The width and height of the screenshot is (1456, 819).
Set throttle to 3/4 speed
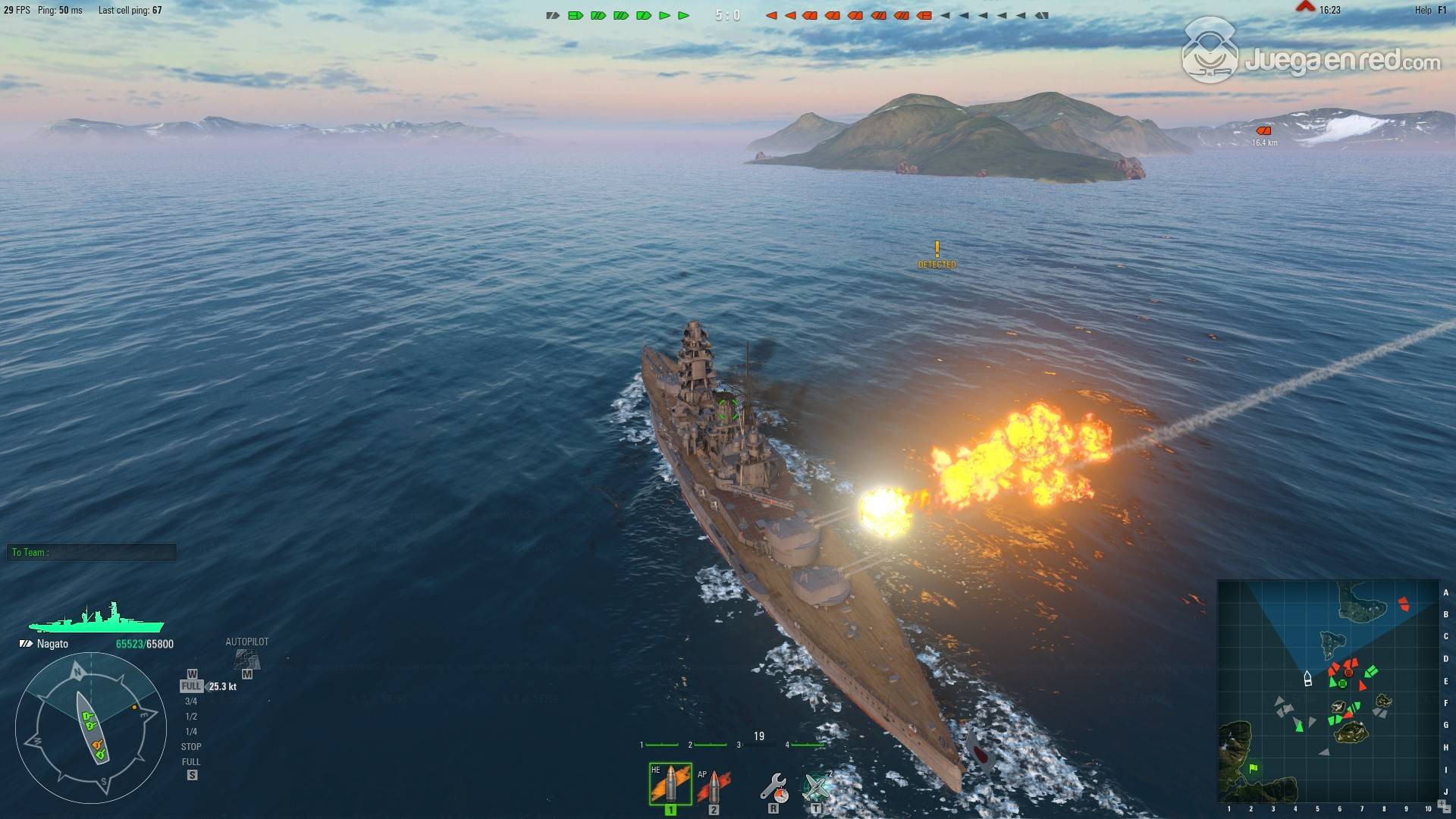click(191, 701)
